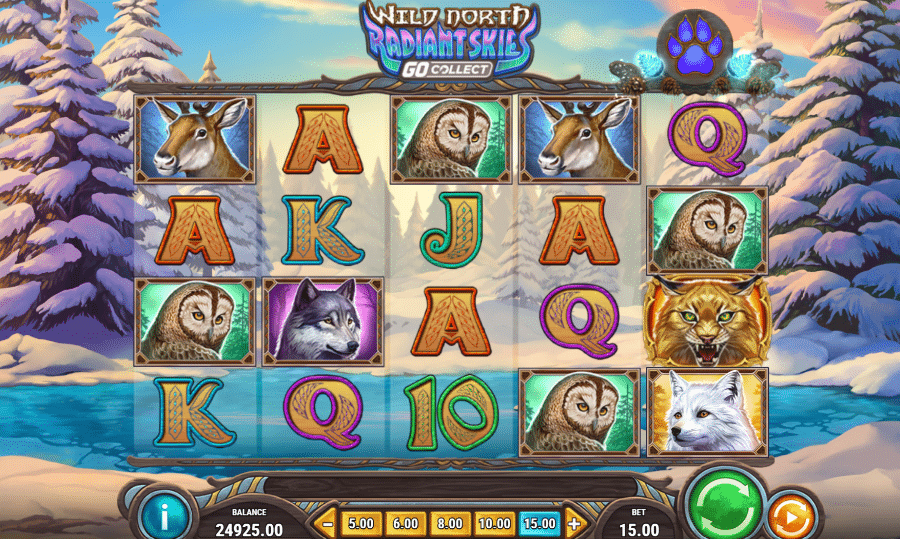Select the 8.00 bet option
The height and width of the screenshot is (539, 900).
pos(450,522)
